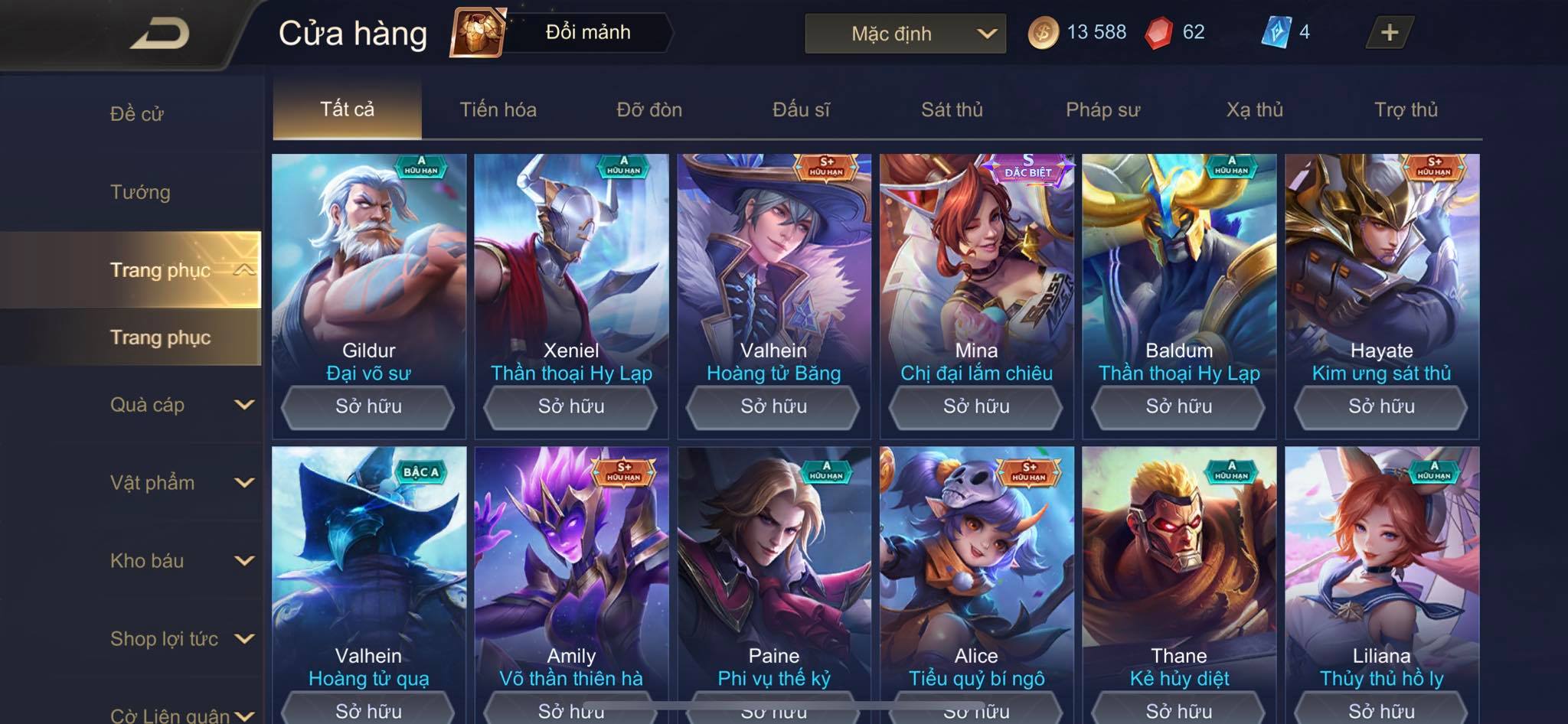Add currency with the plus button
The image size is (1568, 724).
1389,33
